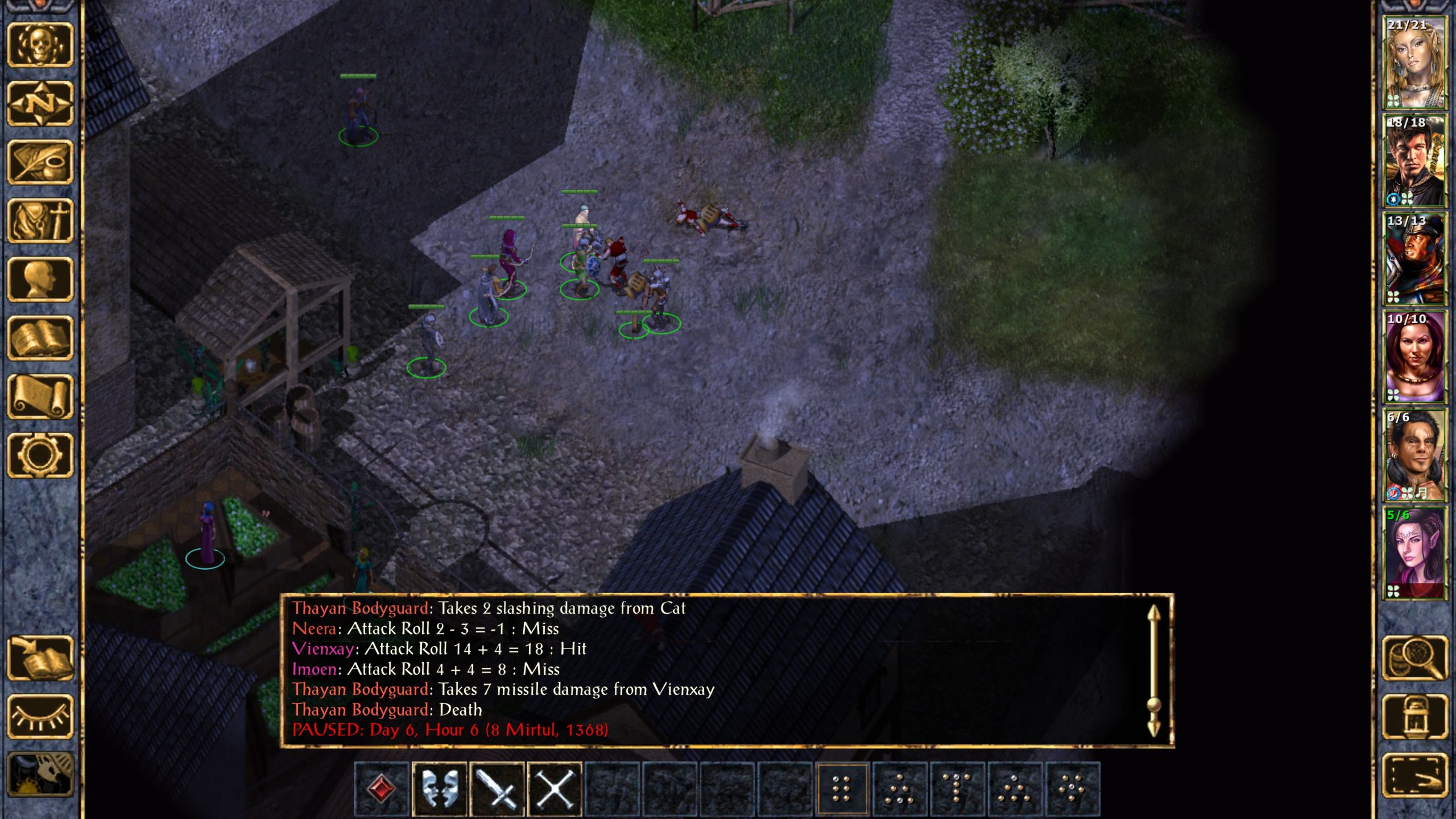Select Neera's portrait showing 5/6 health

coord(1414,553)
